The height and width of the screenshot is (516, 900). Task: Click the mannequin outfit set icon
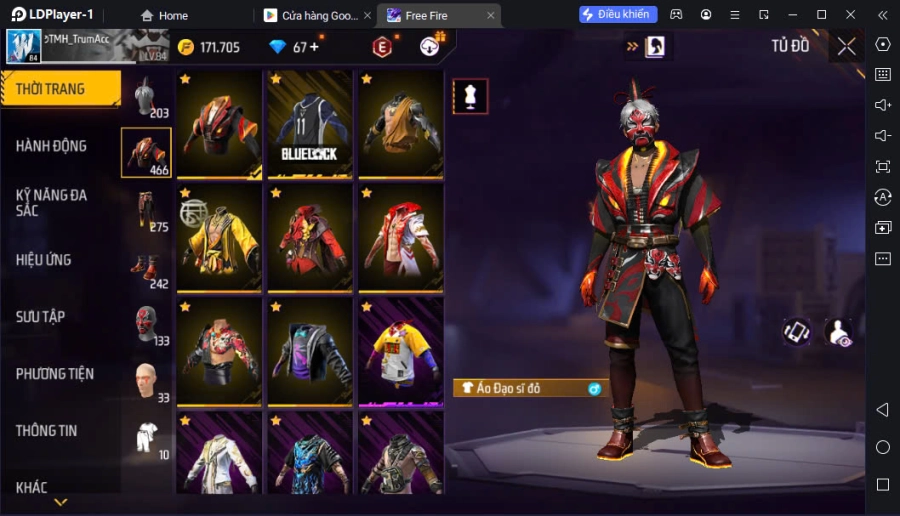tap(470, 96)
